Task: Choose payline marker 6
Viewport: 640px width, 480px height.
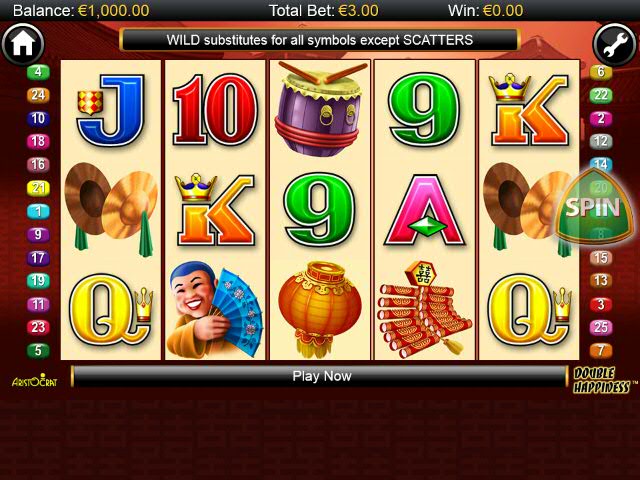Action: [x=601, y=72]
